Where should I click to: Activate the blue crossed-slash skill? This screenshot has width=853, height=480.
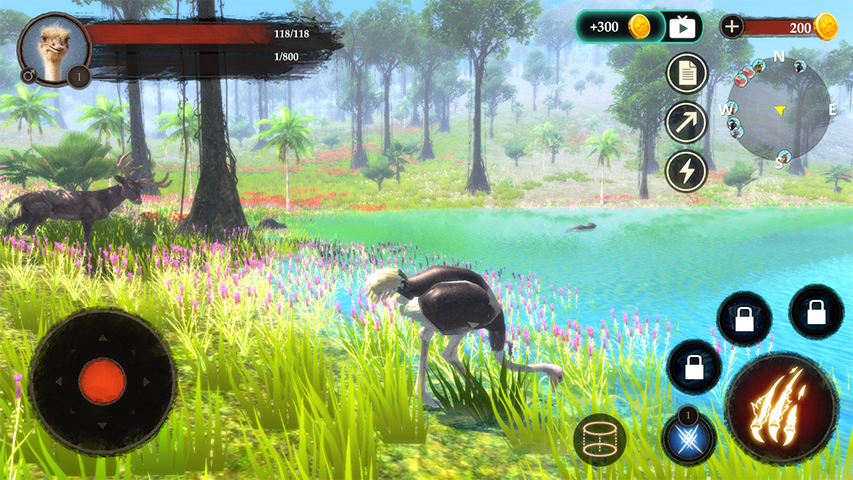(x=689, y=438)
